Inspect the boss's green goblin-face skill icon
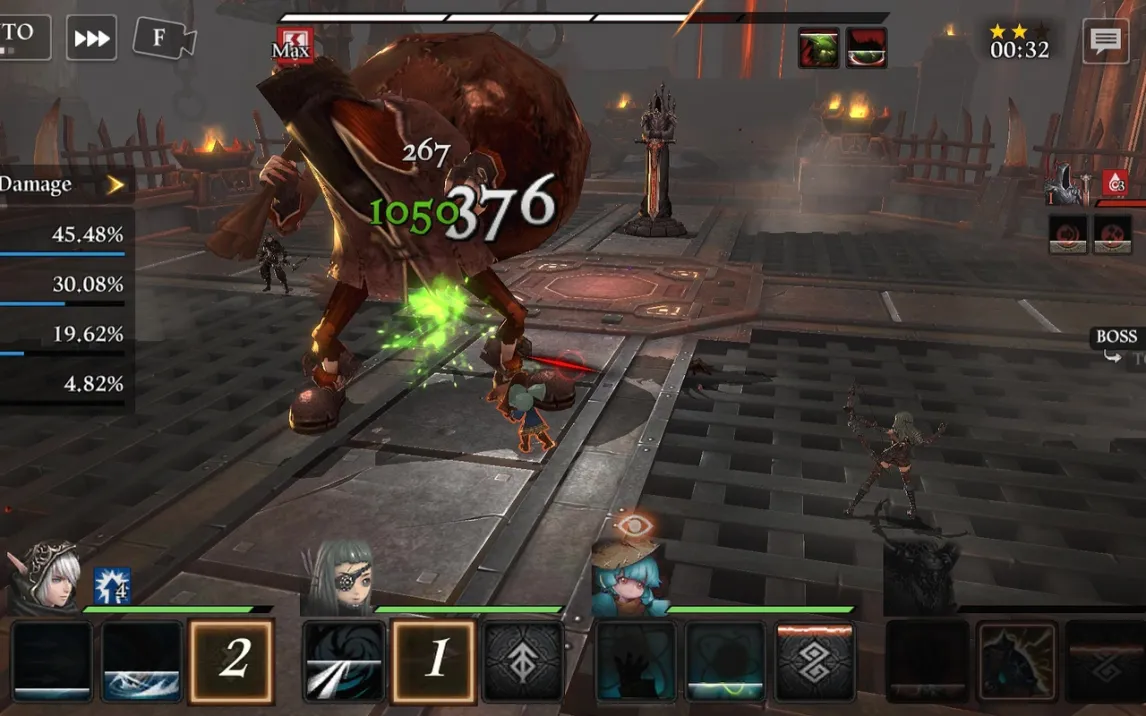Viewport: 1146px width, 716px height. point(818,48)
